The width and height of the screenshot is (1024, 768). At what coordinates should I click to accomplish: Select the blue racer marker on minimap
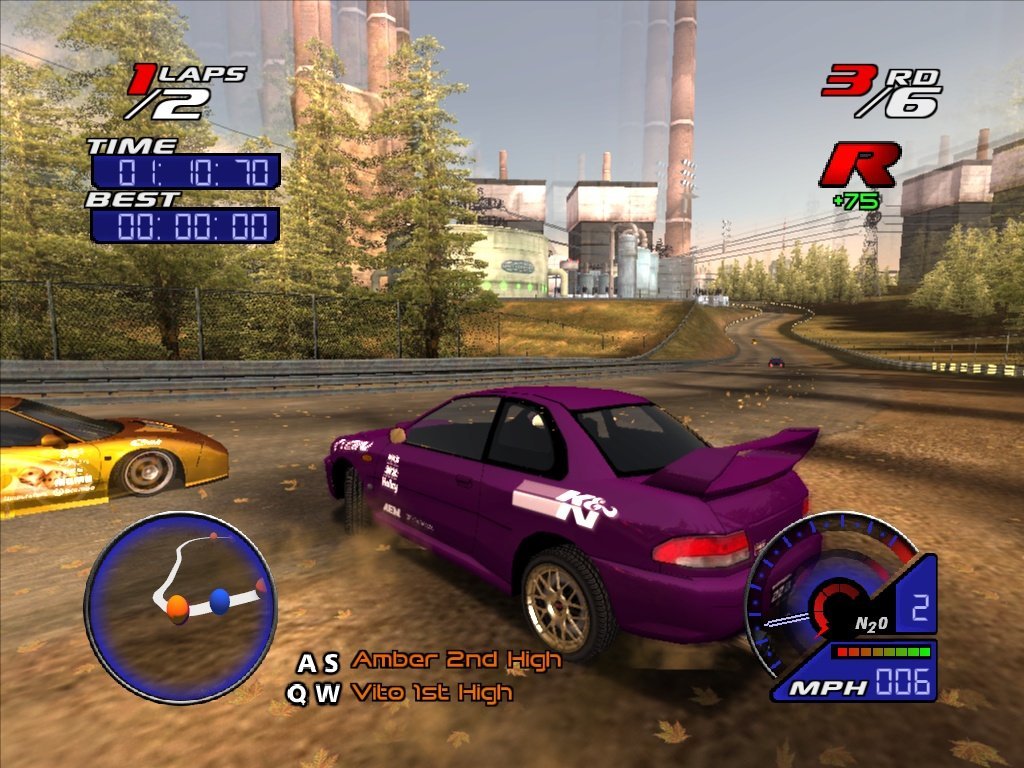[220, 601]
